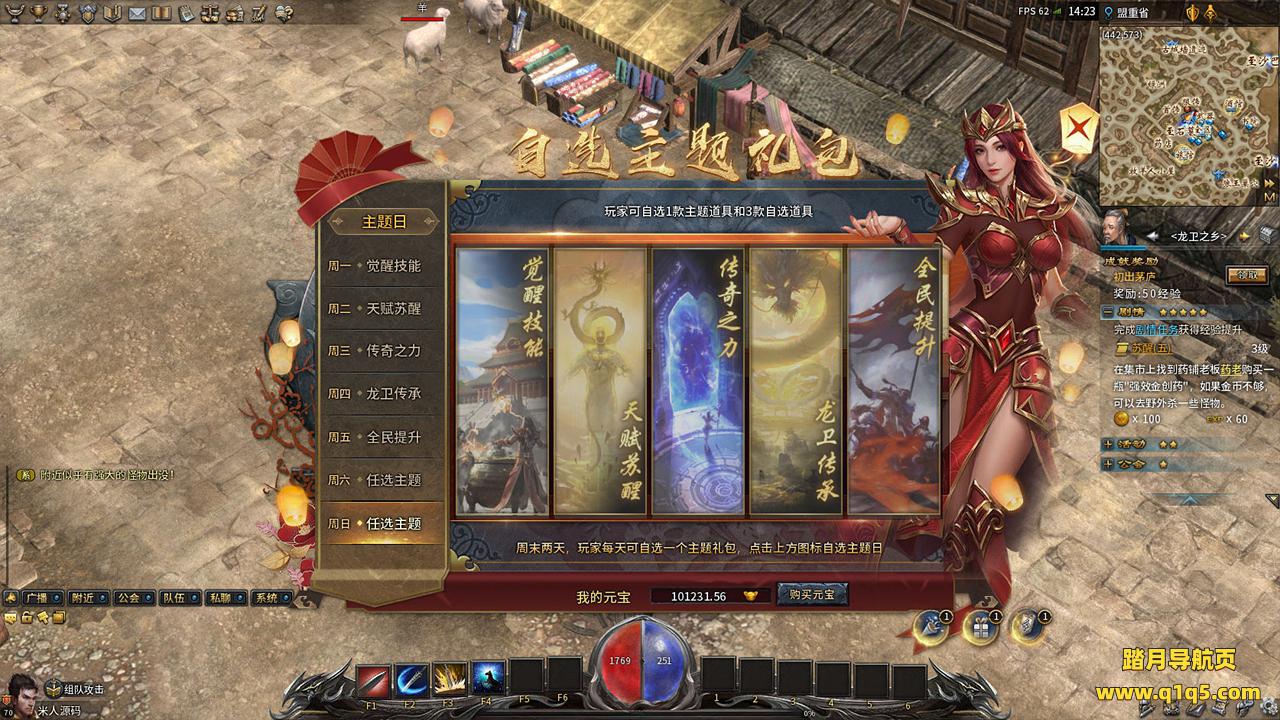
Task: Choose the 天赋苏醒 golden dragon card
Action: 599,381
